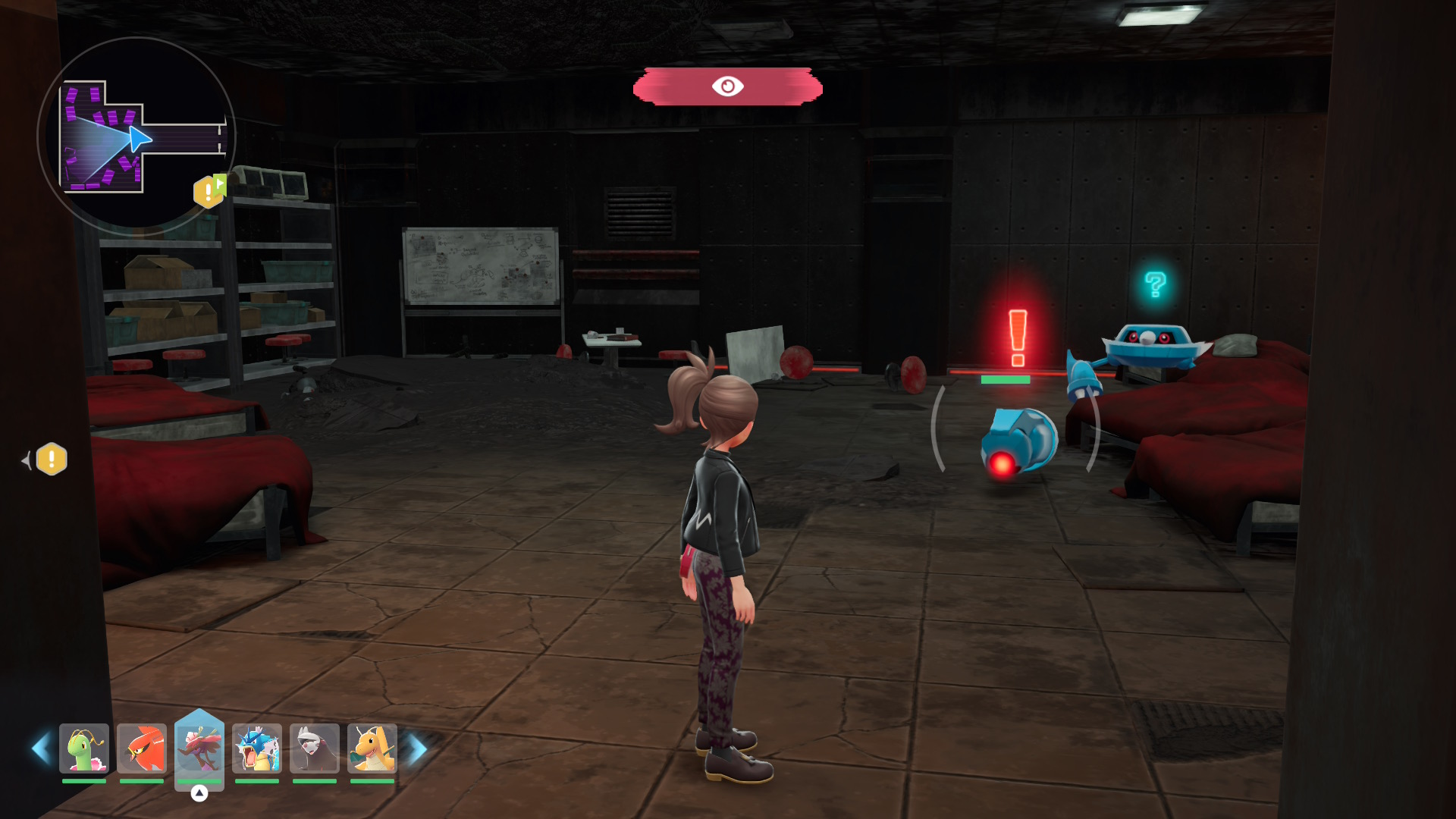
Task: Click the left arrow beside the party bar
Action: pyautogui.click(x=41, y=748)
